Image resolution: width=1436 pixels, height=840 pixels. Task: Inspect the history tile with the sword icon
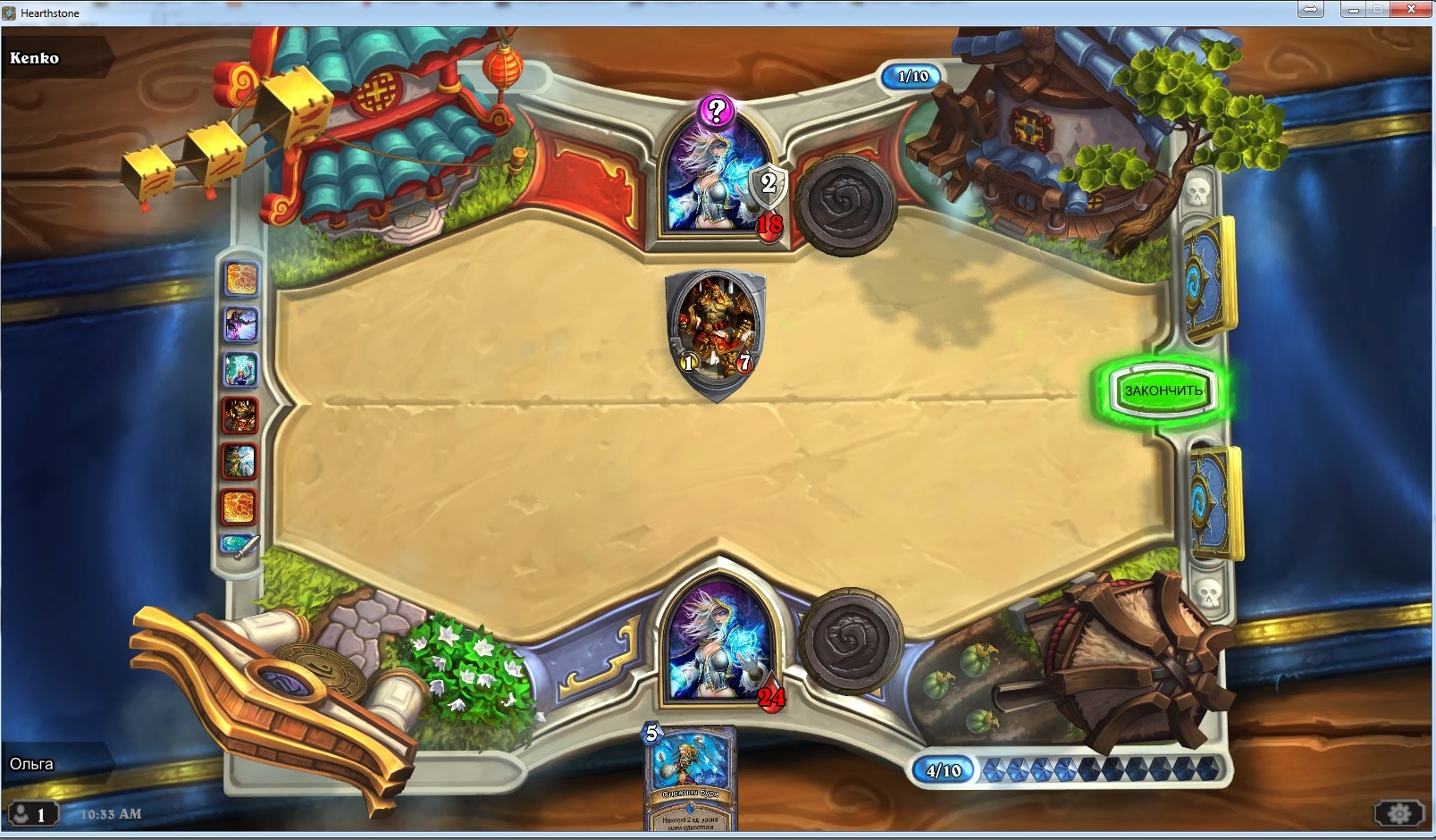pyautogui.click(x=239, y=545)
